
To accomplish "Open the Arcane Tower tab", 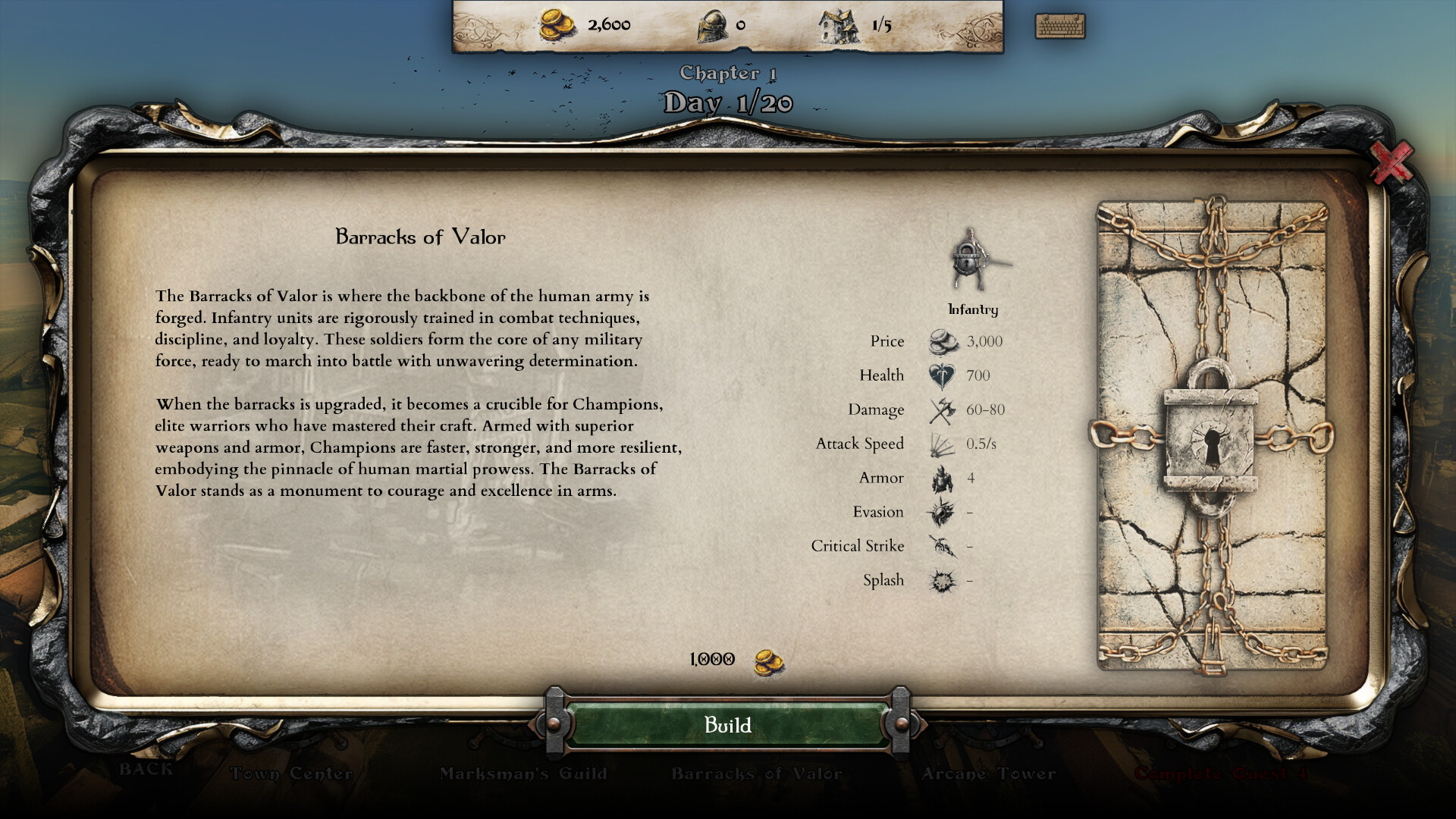I will 987,774.
